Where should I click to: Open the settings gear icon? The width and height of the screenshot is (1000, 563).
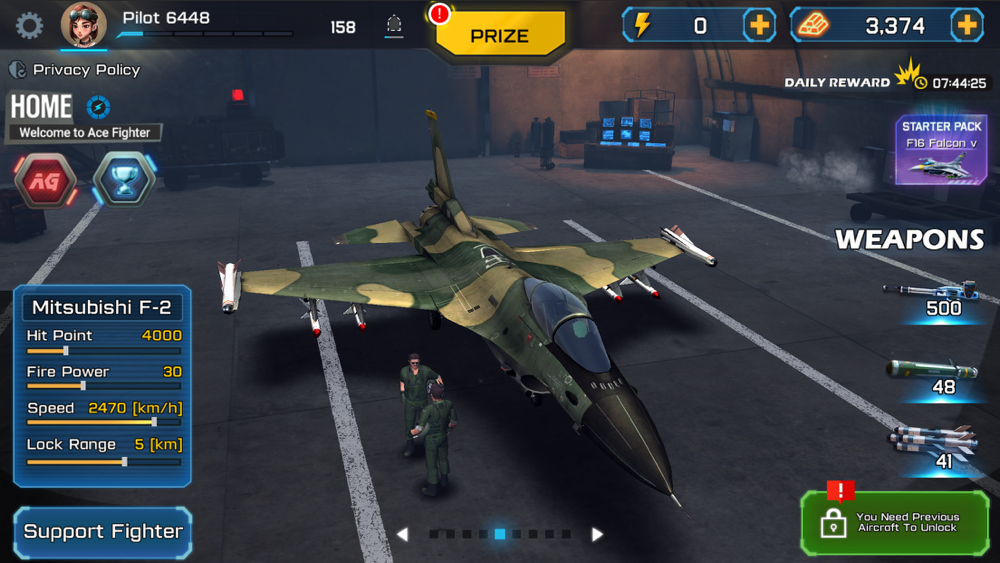click(x=29, y=26)
